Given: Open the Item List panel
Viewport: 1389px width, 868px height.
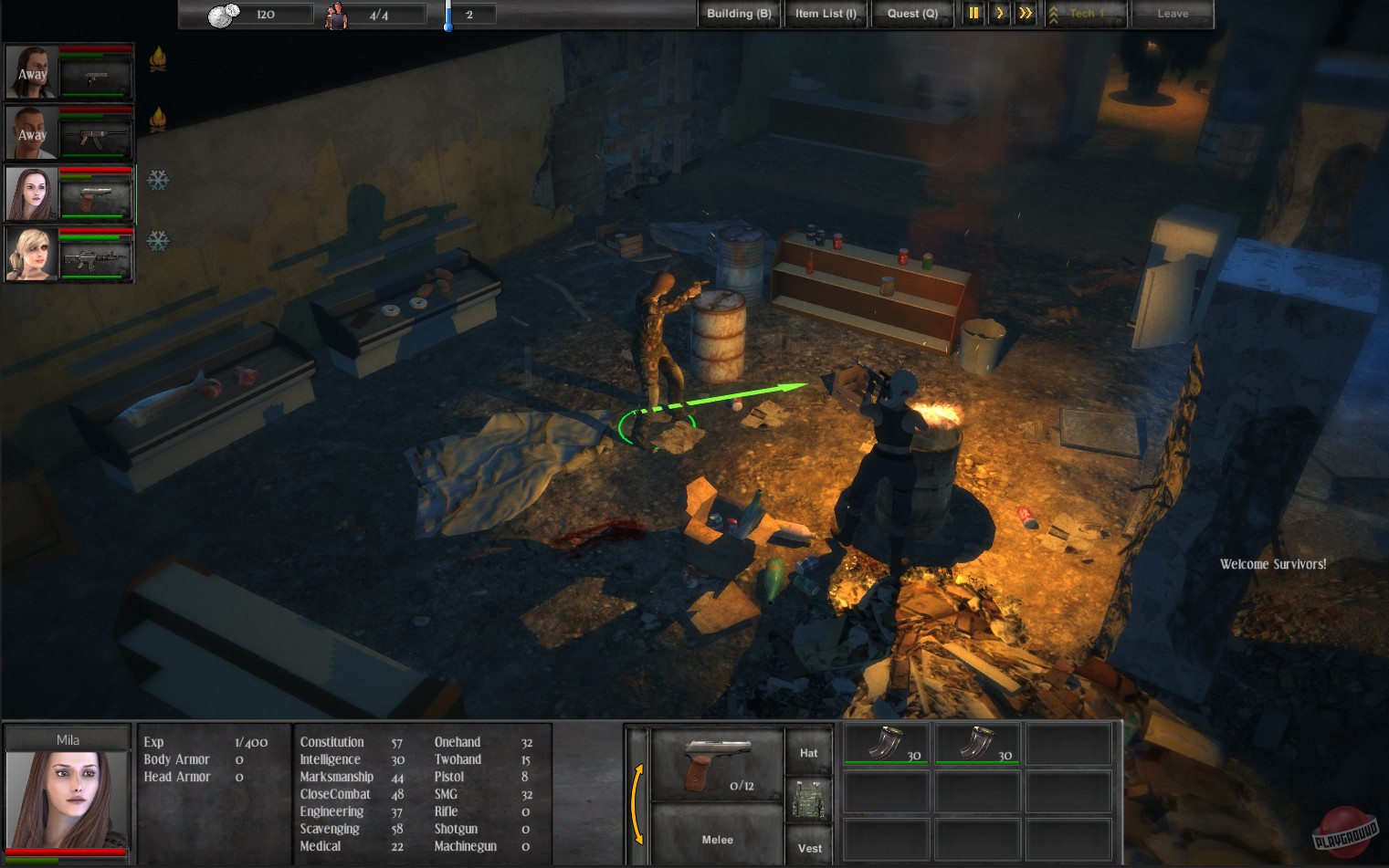Looking at the screenshot, I should click(x=825, y=14).
